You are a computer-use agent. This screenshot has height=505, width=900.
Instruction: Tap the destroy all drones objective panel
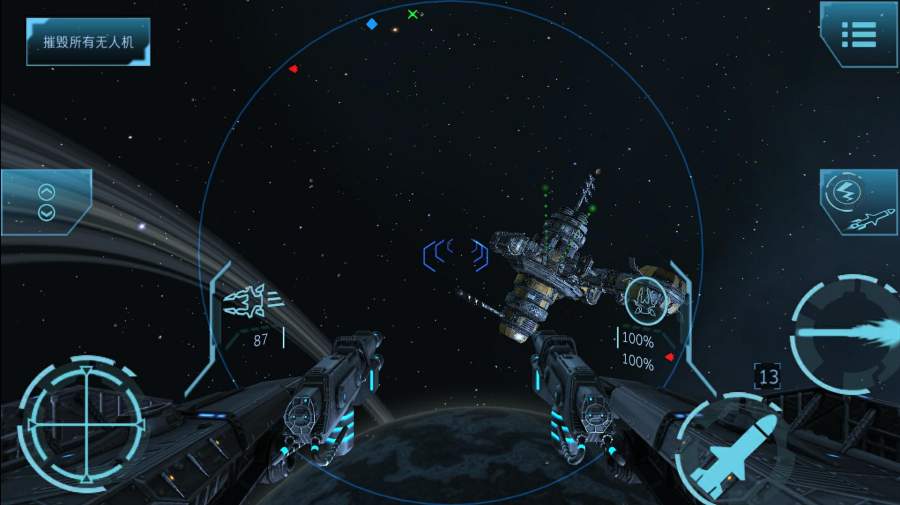pyautogui.click(x=89, y=43)
